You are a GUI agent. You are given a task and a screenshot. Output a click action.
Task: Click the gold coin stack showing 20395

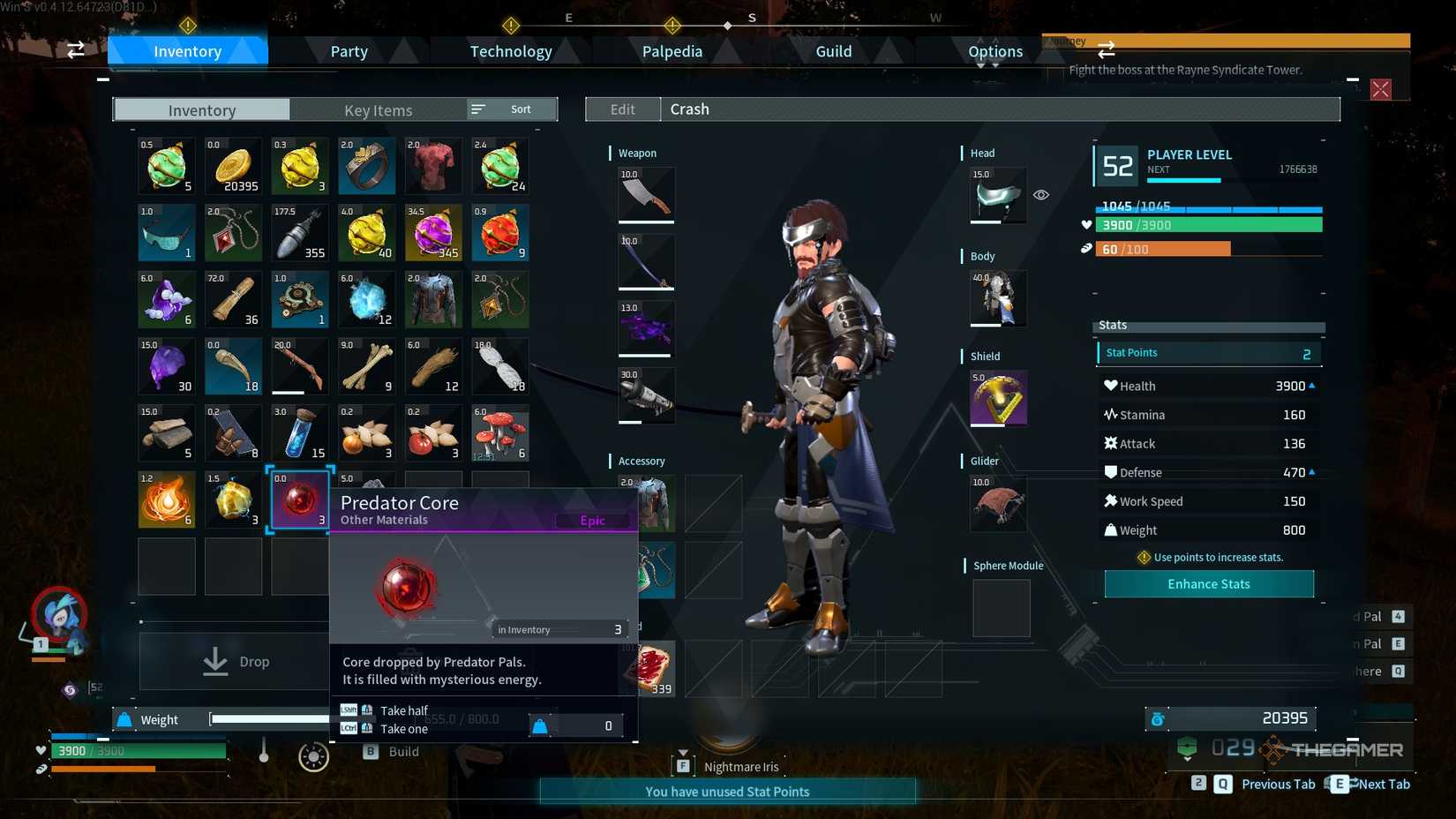tap(233, 166)
